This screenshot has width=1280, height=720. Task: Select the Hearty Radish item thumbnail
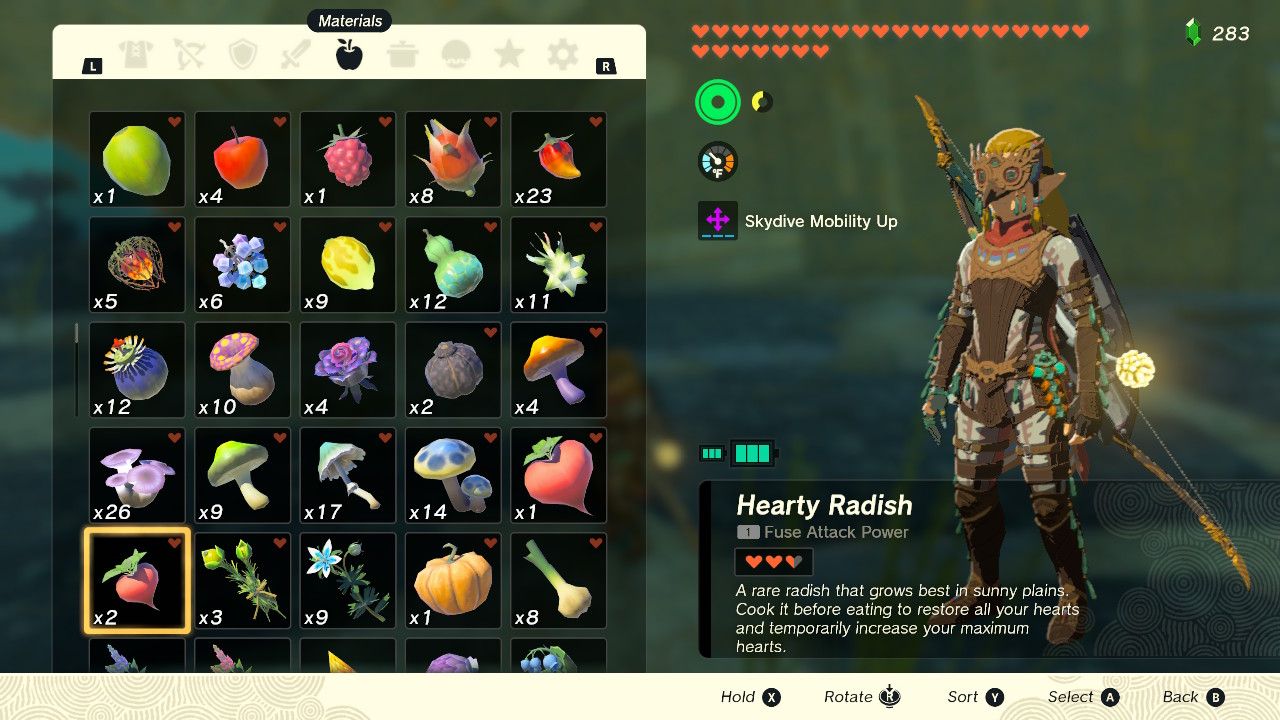(x=136, y=578)
